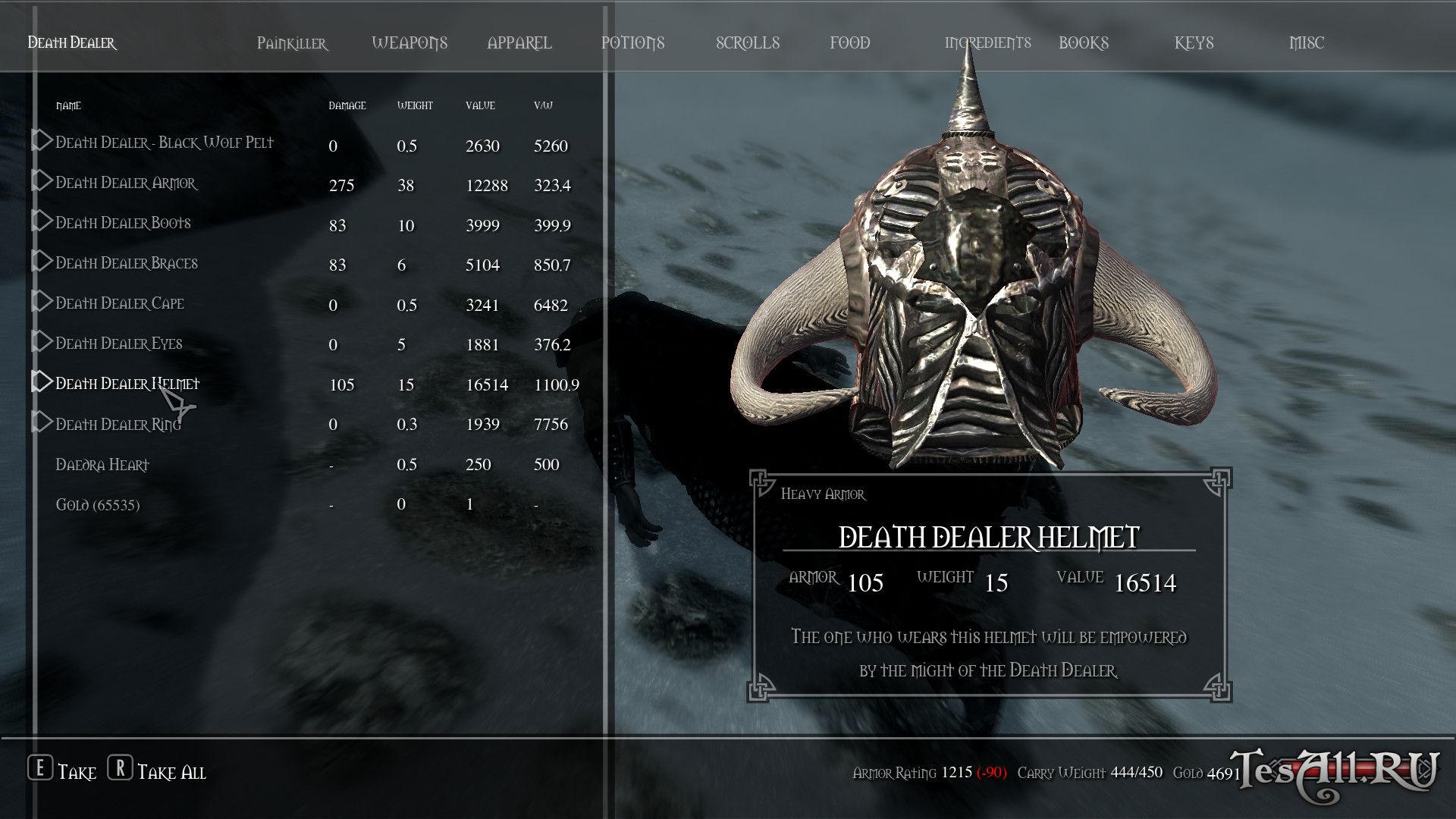Select the Death Dealer Cape item
Image resolution: width=1456 pixels, height=819 pixels.
pyautogui.click(x=120, y=303)
